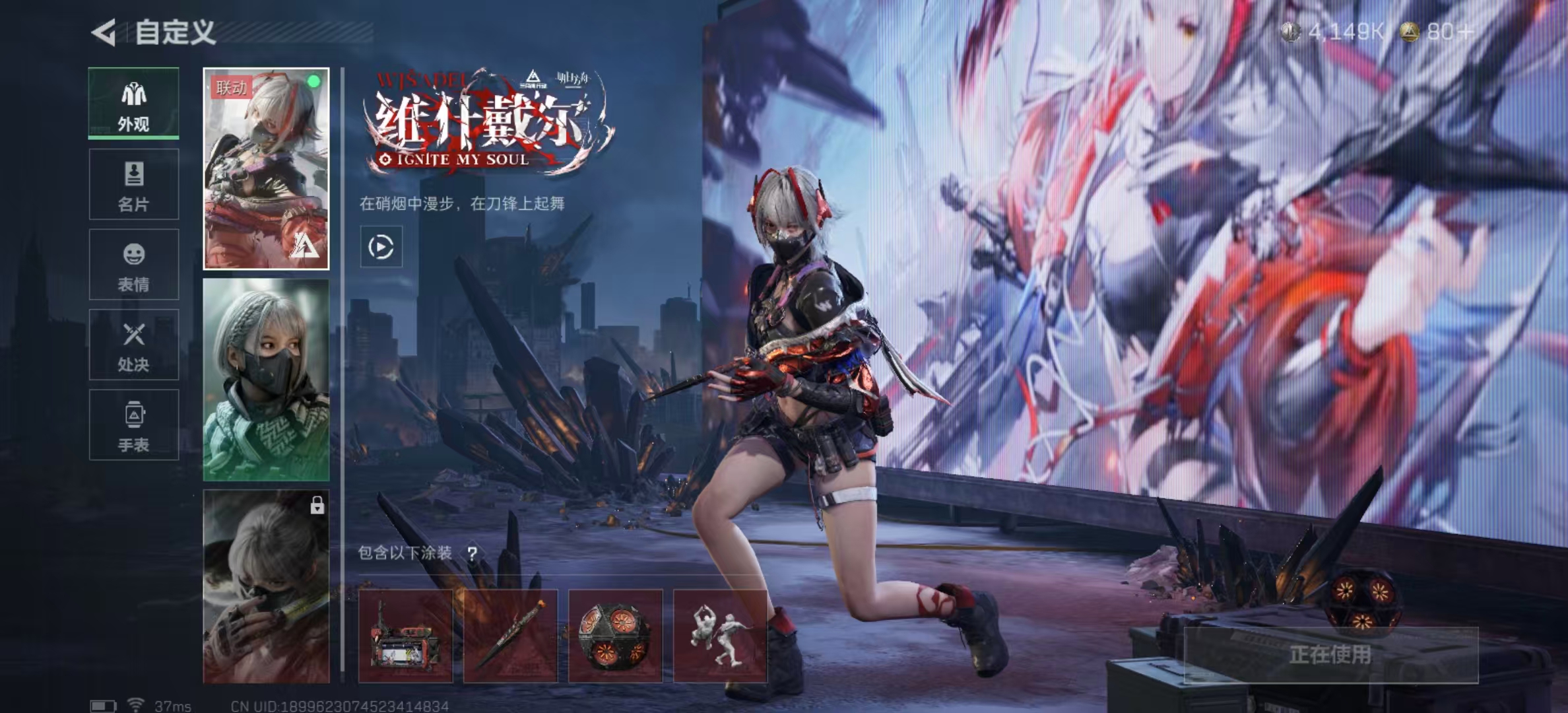Open the 4,149K silver currency counter
Screen dimensions: 1568x713
click(x=1333, y=32)
